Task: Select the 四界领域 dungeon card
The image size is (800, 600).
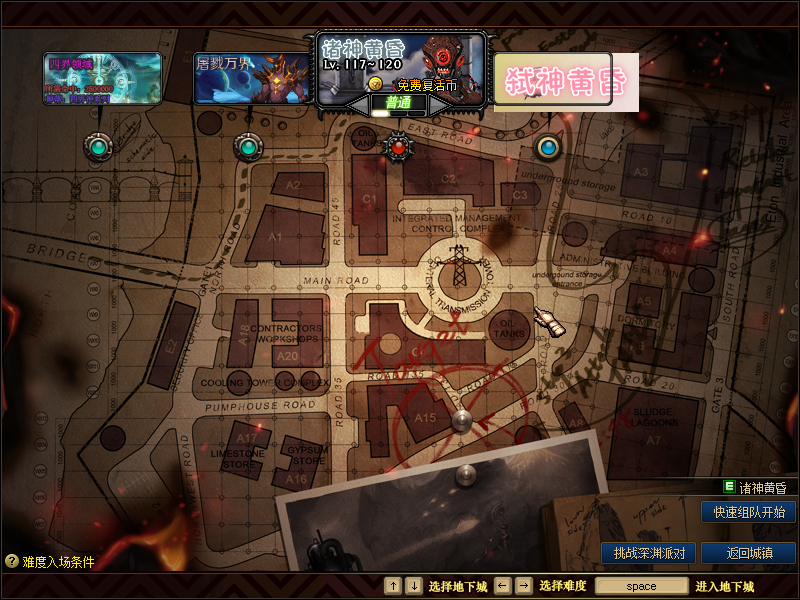Action: 103,78
